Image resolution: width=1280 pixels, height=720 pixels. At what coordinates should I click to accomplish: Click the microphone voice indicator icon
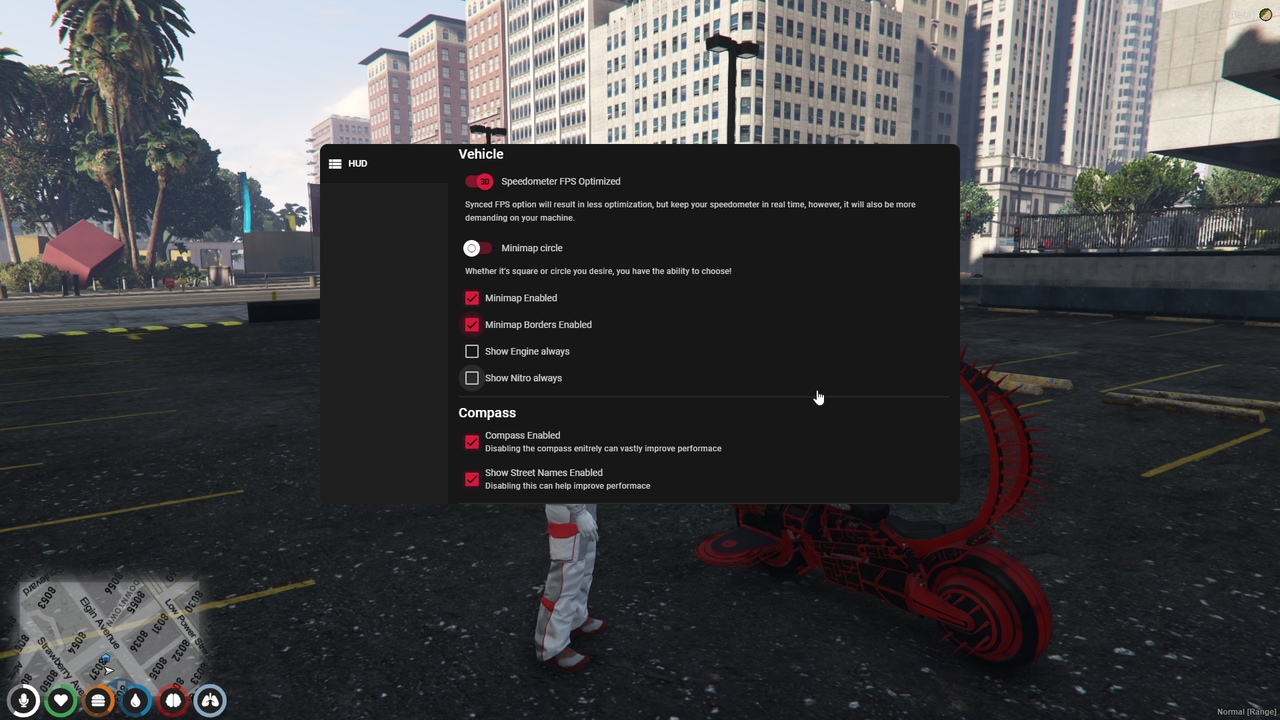24,700
